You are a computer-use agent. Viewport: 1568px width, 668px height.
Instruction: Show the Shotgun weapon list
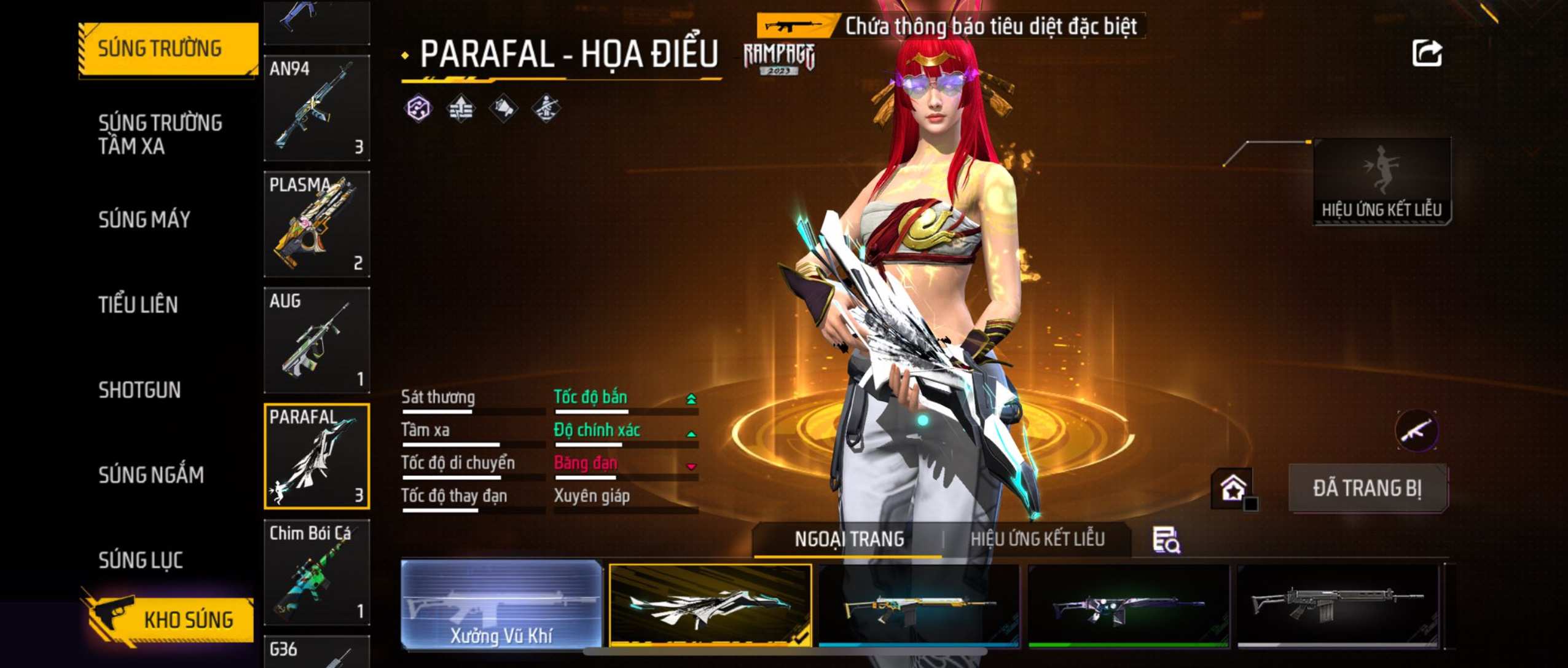(139, 390)
